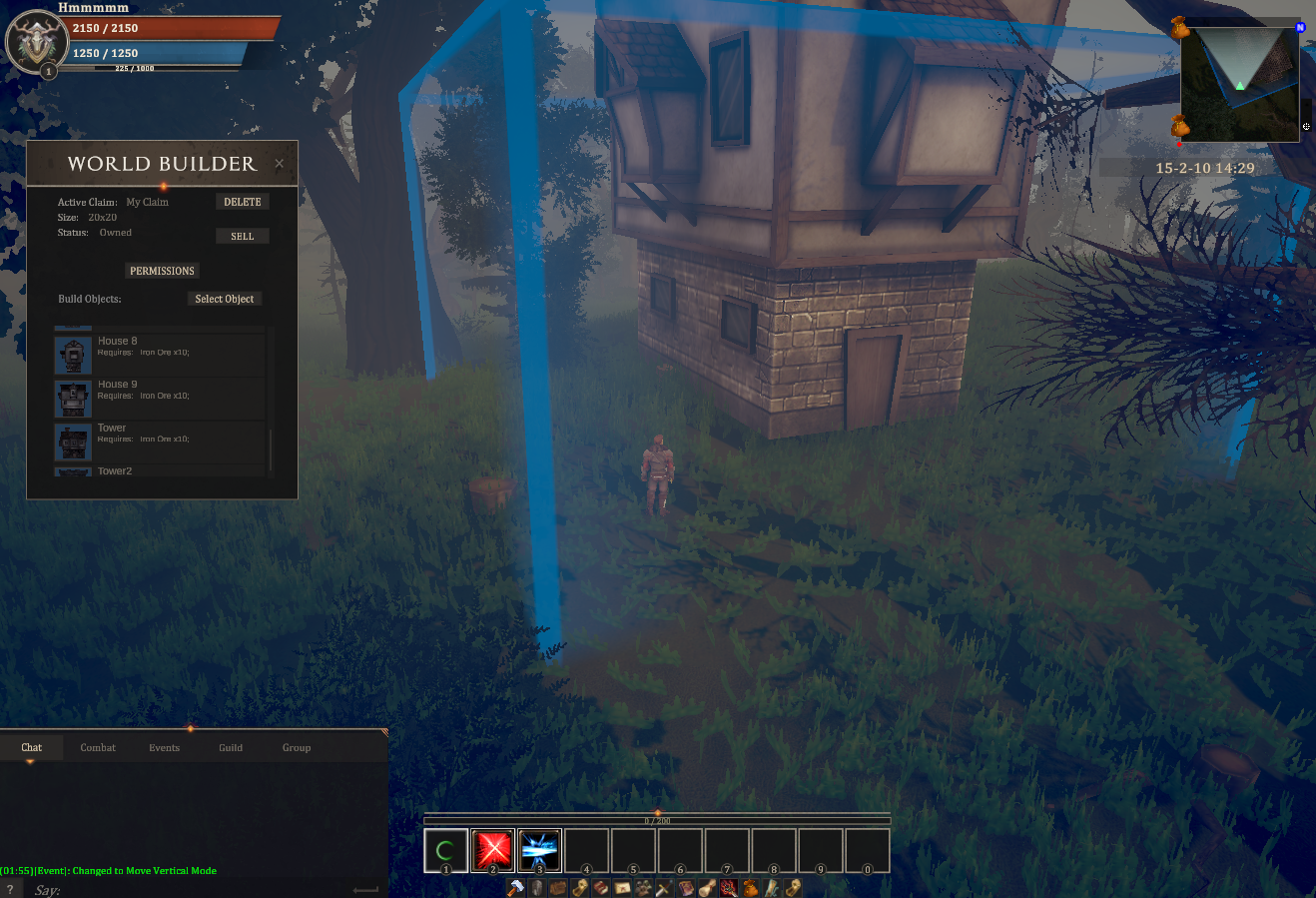Viewport: 1316px width, 898px height.
Task: Click the Select Object button
Action: click(224, 298)
